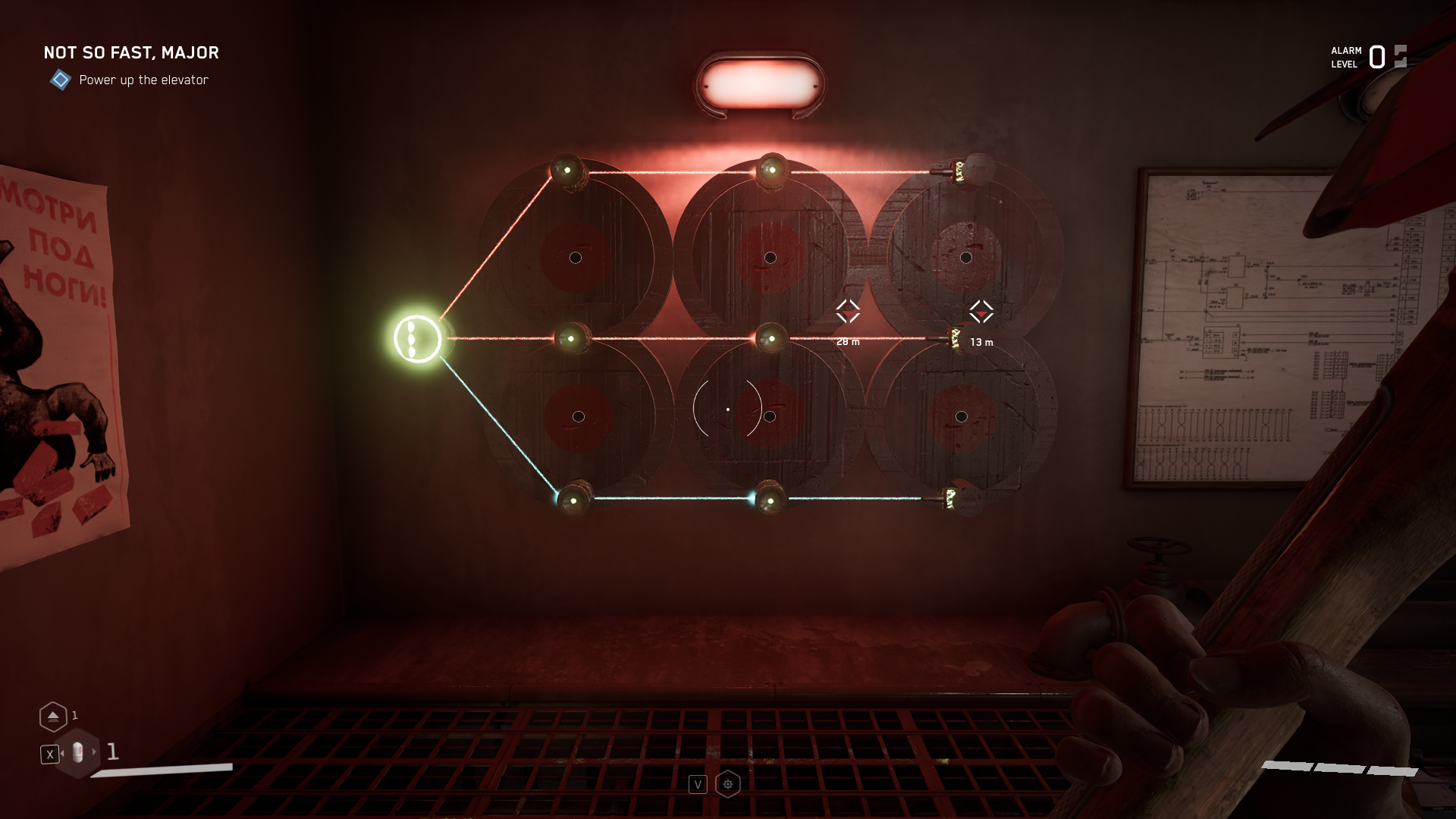The height and width of the screenshot is (819, 1456).
Task: Open the gear settings hexagon icon
Action: (x=727, y=783)
